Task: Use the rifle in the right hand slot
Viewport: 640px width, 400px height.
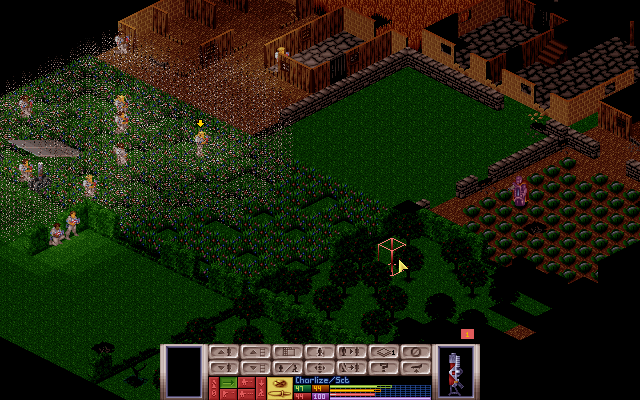Action: tap(458, 371)
